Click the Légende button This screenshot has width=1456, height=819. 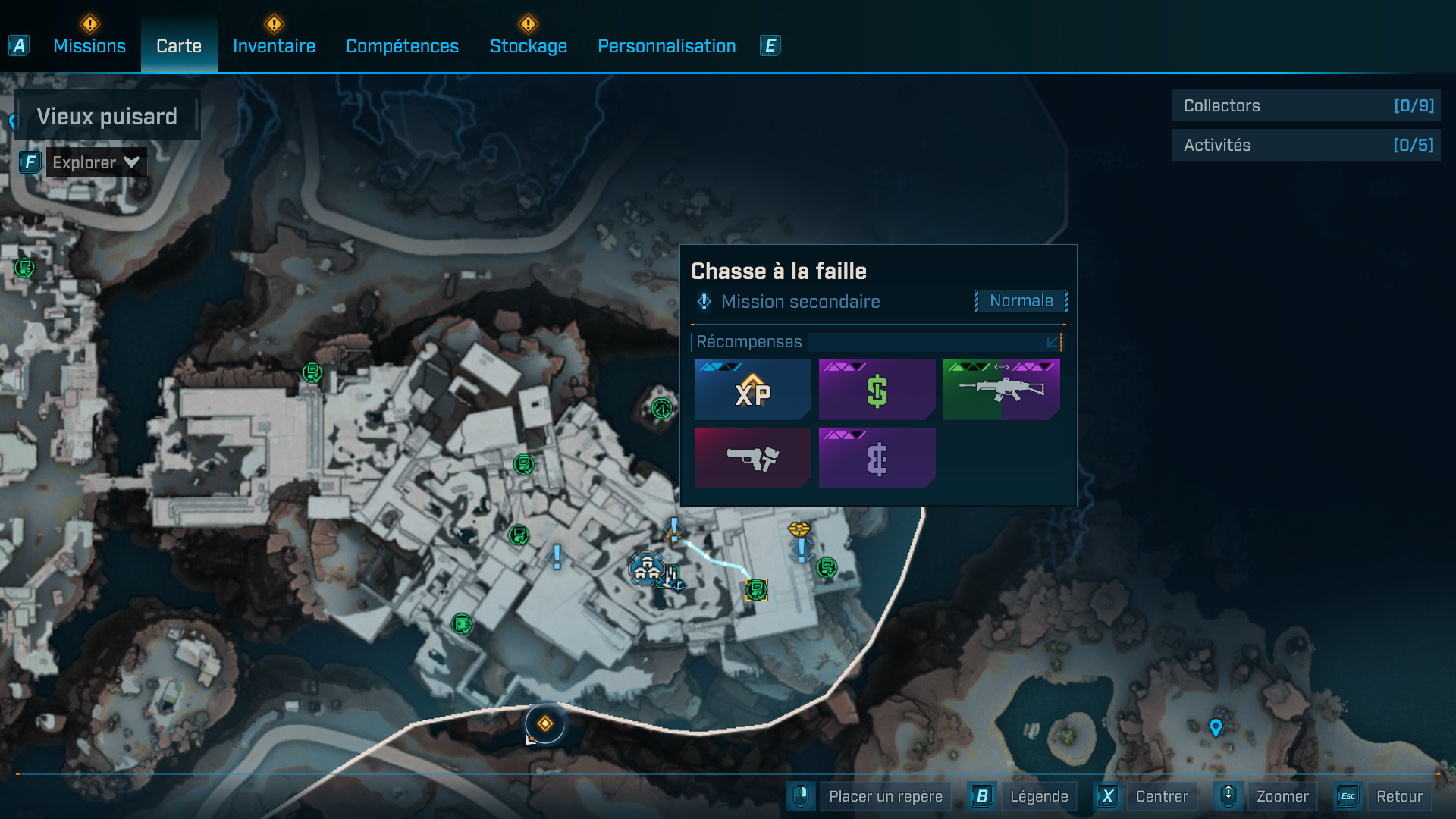click(x=1038, y=796)
